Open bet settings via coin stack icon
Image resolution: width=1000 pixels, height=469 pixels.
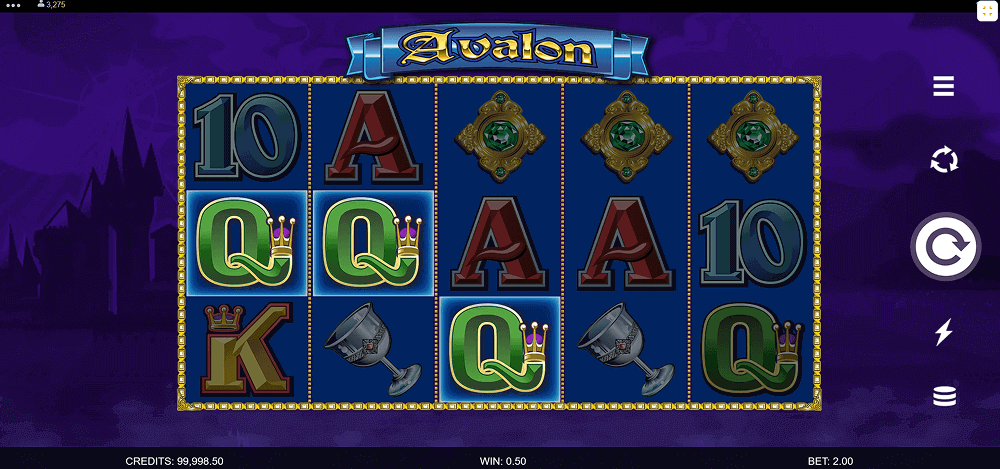tap(943, 396)
